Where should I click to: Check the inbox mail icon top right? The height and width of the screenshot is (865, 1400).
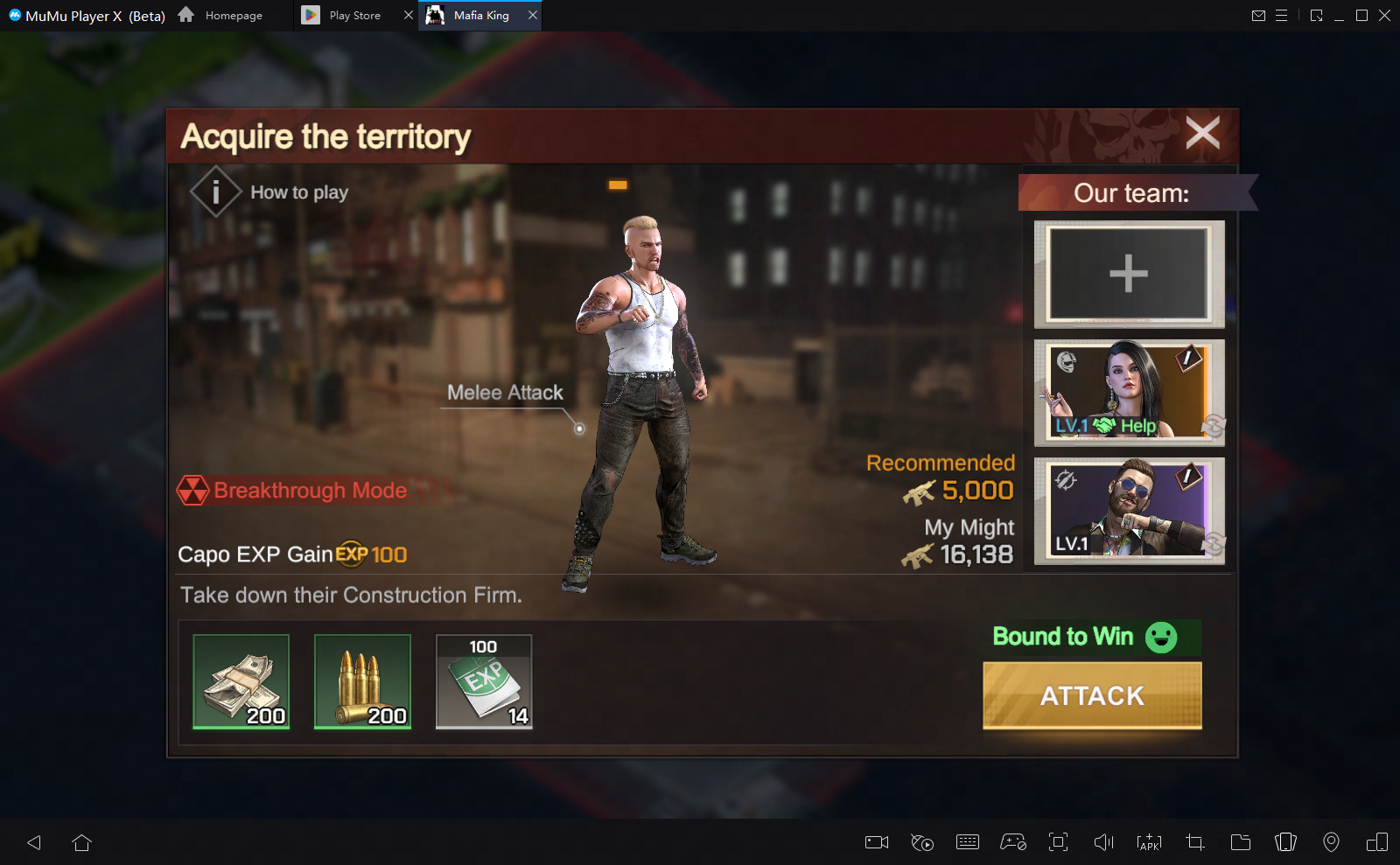(x=1260, y=15)
